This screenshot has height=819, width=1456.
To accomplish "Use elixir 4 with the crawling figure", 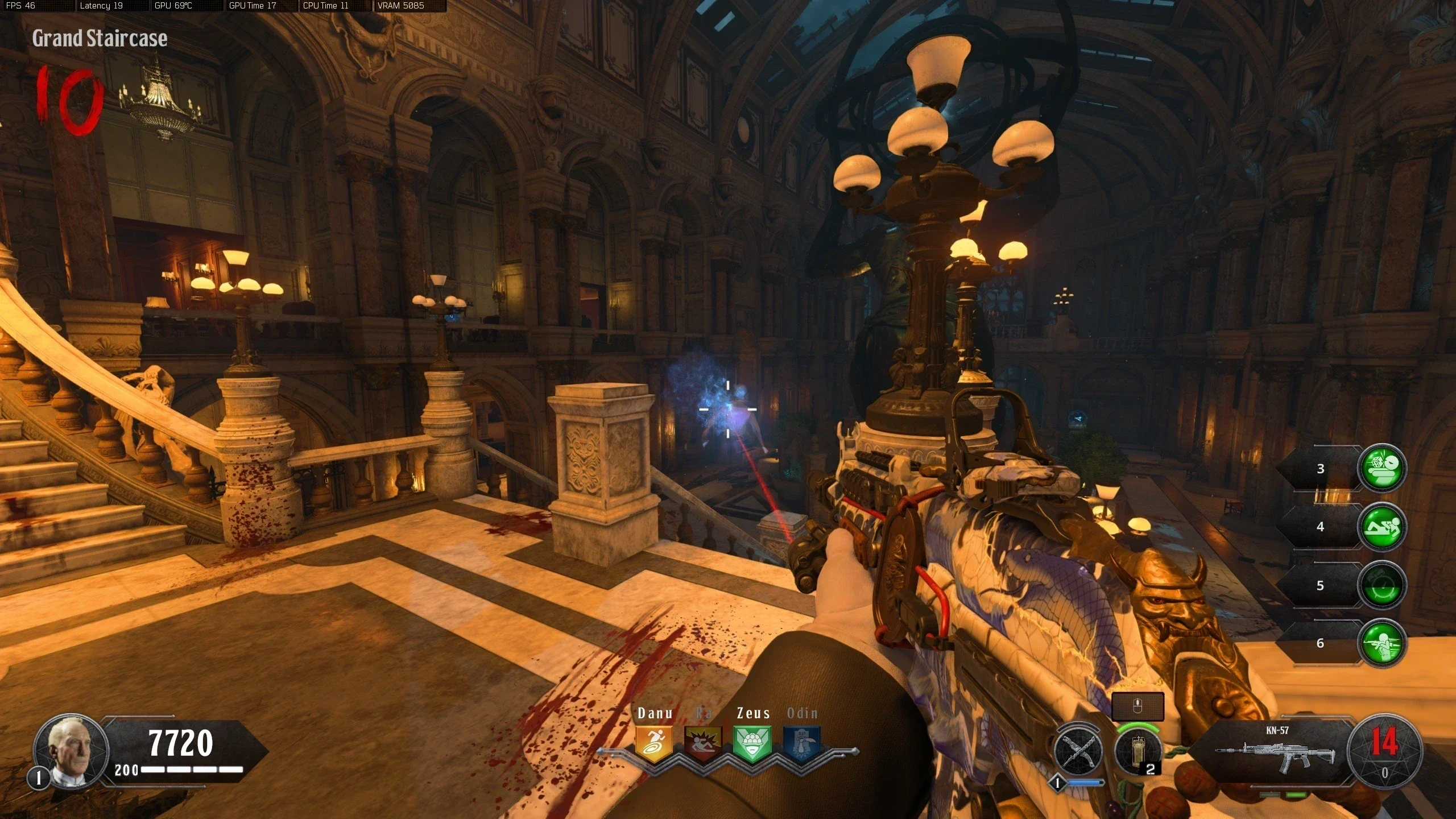I will coord(1382,527).
